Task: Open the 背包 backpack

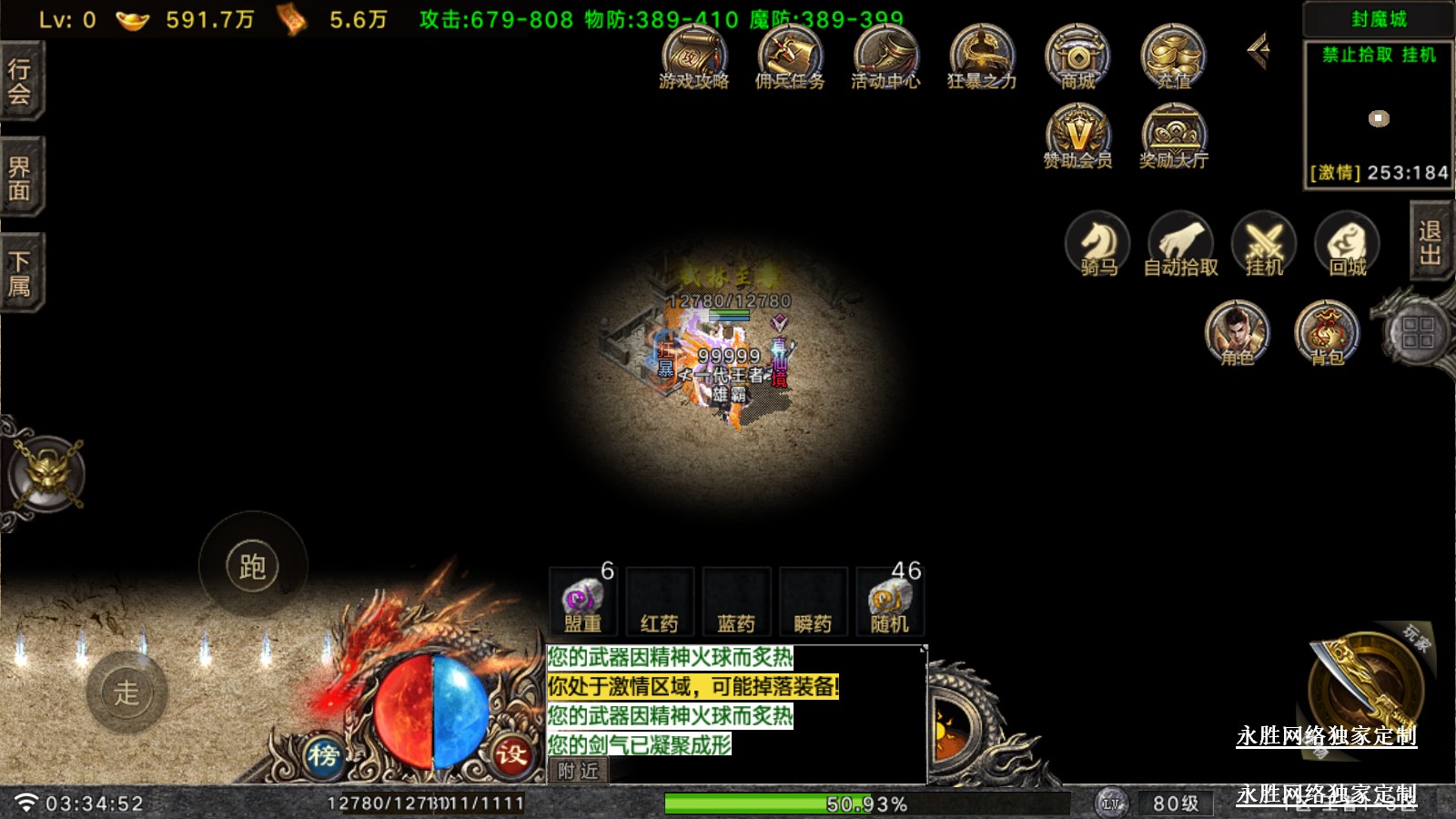Action: [1327, 332]
